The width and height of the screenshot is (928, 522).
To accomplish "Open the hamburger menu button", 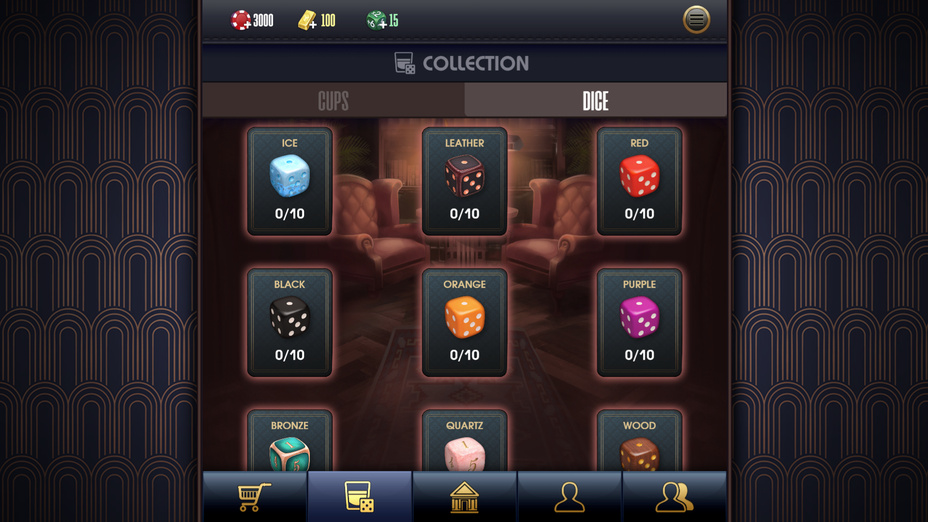I will pyautogui.click(x=696, y=20).
